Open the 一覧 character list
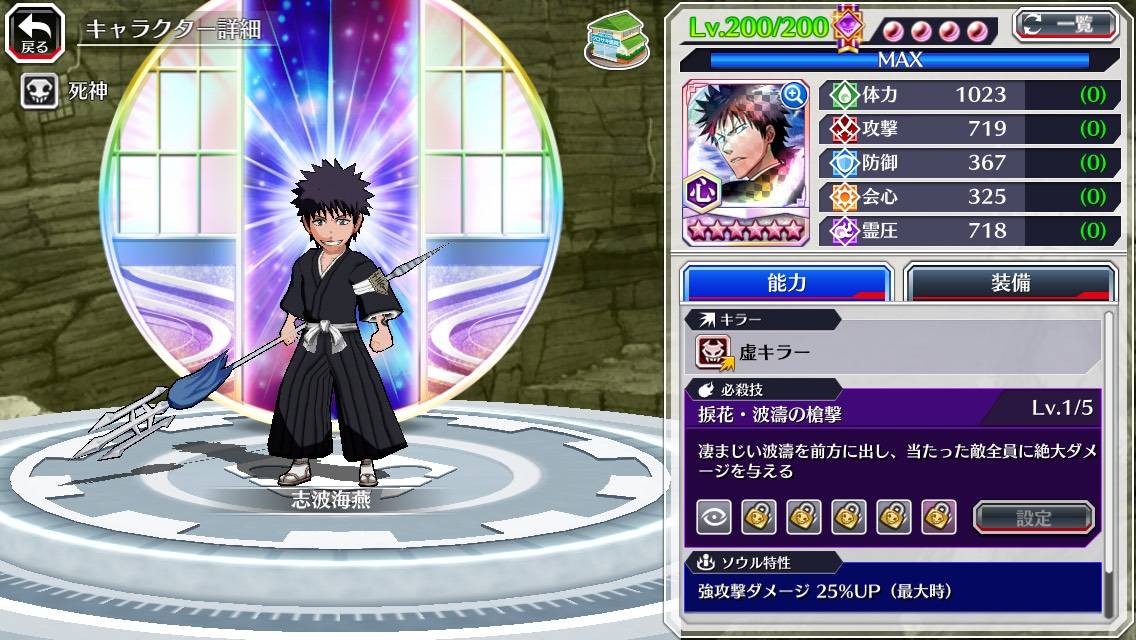 click(1066, 24)
